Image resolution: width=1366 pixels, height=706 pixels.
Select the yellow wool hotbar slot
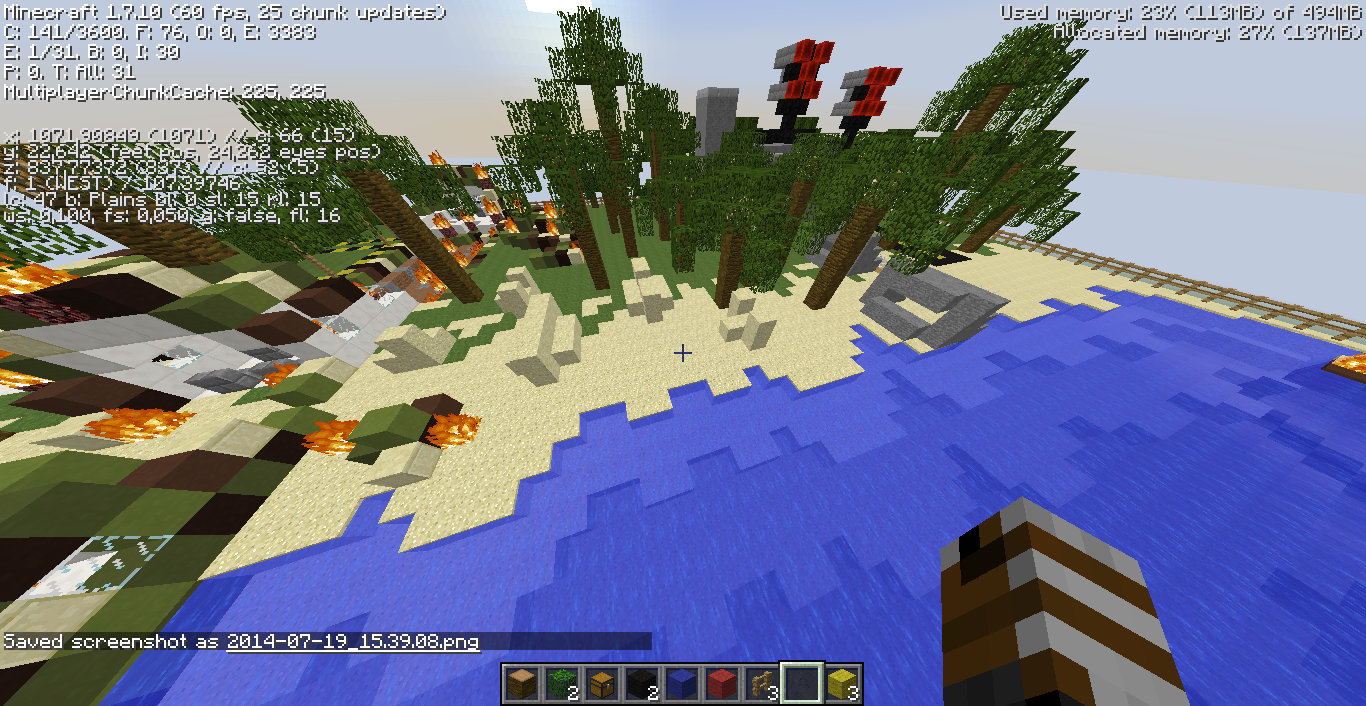(x=841, y=684)
